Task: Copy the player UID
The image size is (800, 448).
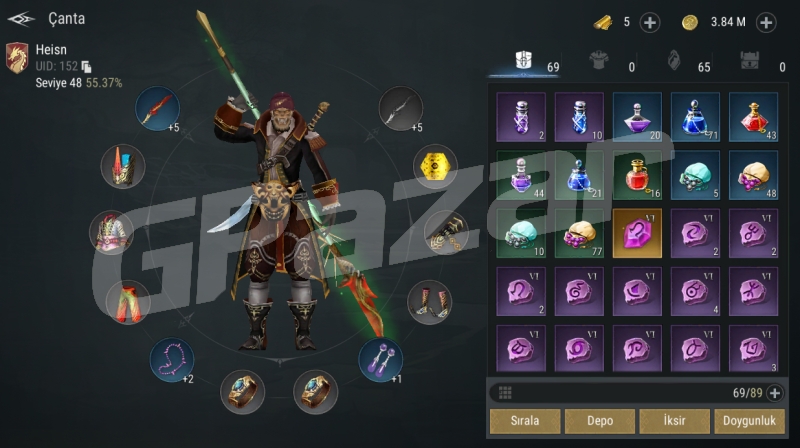Action: point(86,66)
